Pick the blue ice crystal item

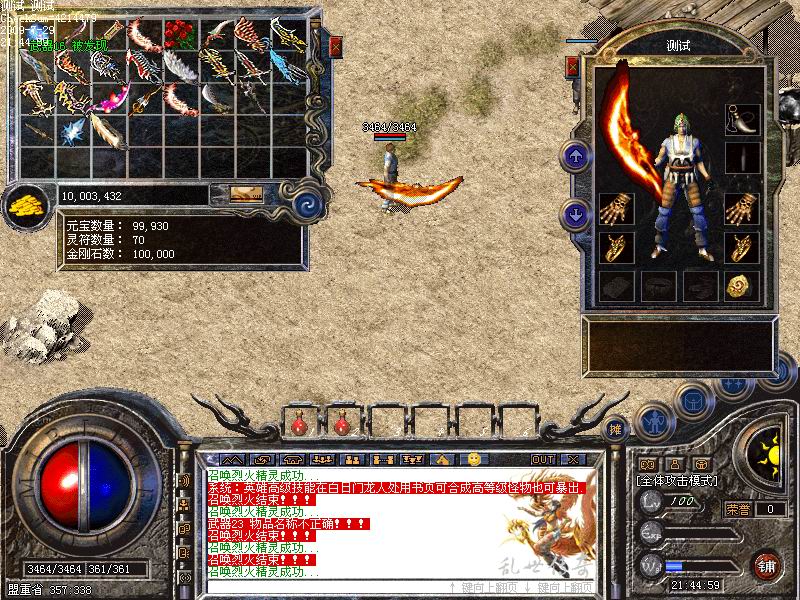pos(71,130)
